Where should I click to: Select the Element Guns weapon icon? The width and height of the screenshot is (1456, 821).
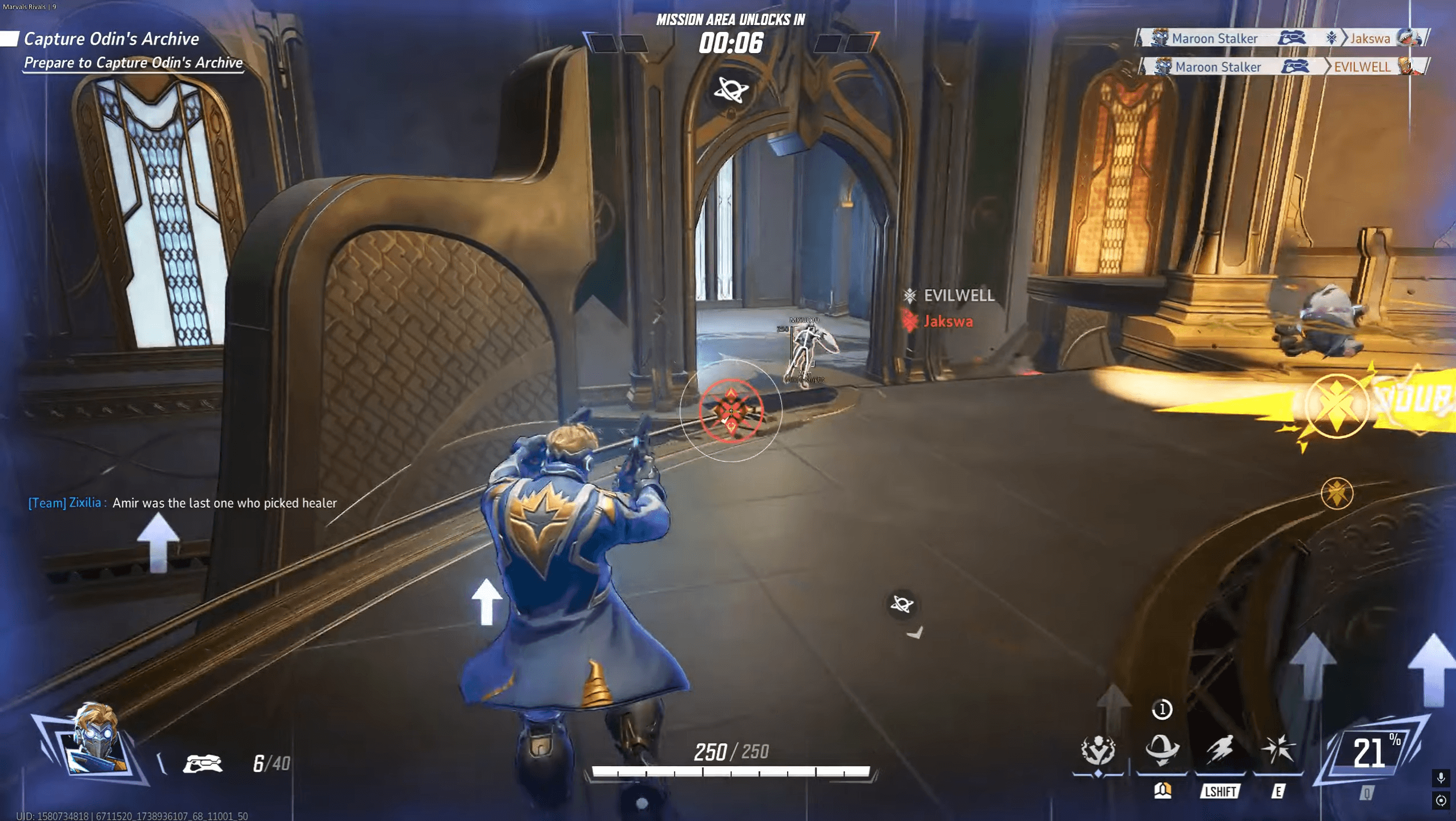tap(203, 763)
